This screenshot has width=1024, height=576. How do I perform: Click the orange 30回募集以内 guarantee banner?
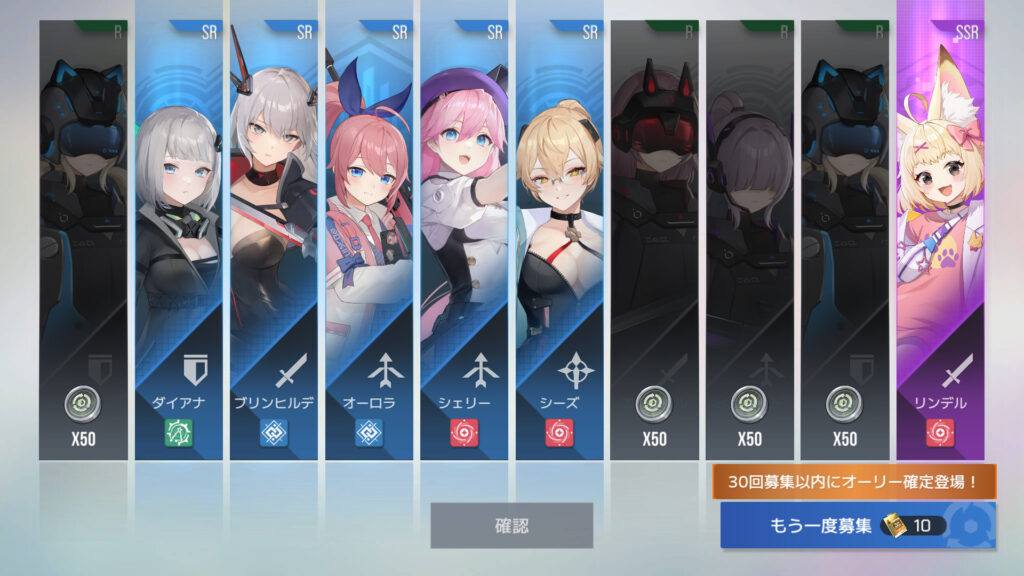tap(855, 482)
